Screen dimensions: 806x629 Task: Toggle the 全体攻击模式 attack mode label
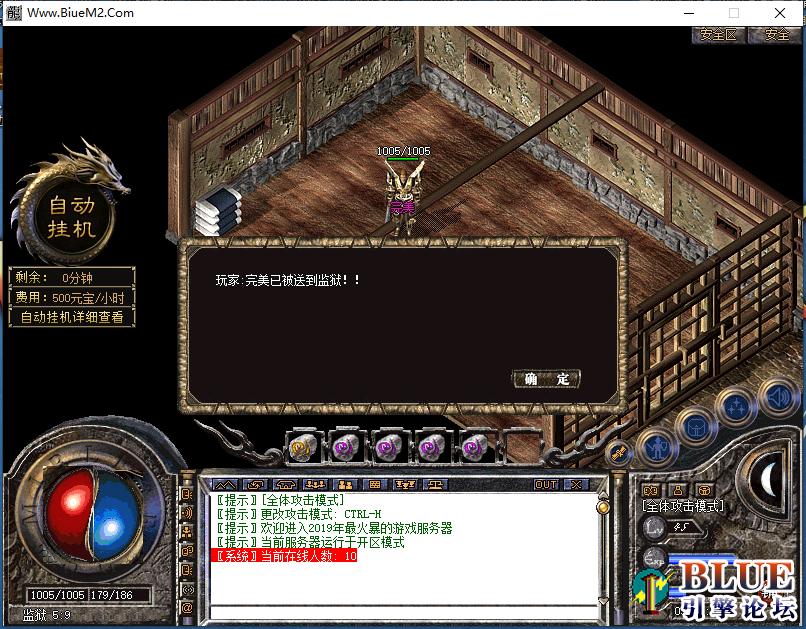click(x=683, y=506)
